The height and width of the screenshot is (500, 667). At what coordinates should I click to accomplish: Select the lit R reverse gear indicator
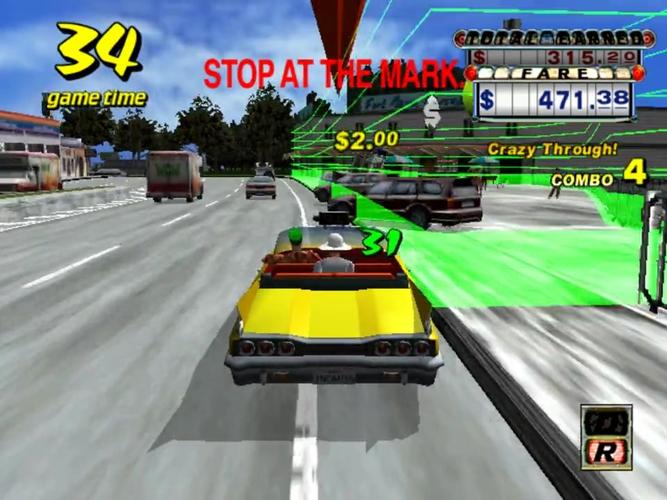coord(607,452)
